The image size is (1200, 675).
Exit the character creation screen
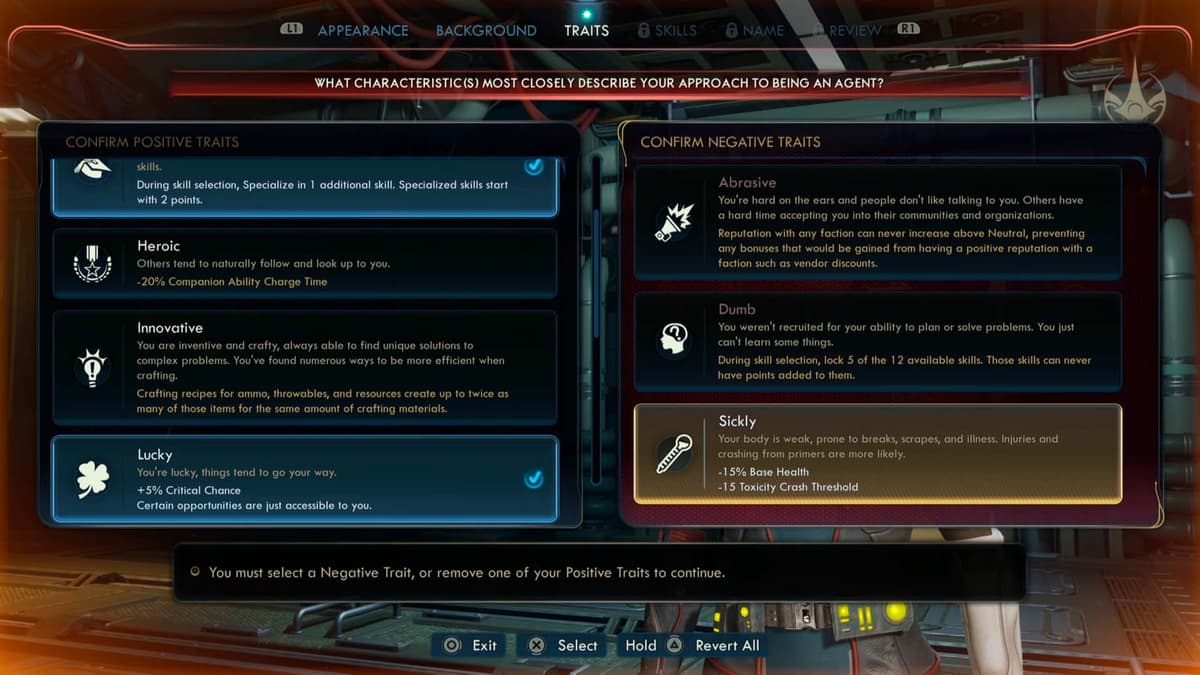click(x=471, y=645)
